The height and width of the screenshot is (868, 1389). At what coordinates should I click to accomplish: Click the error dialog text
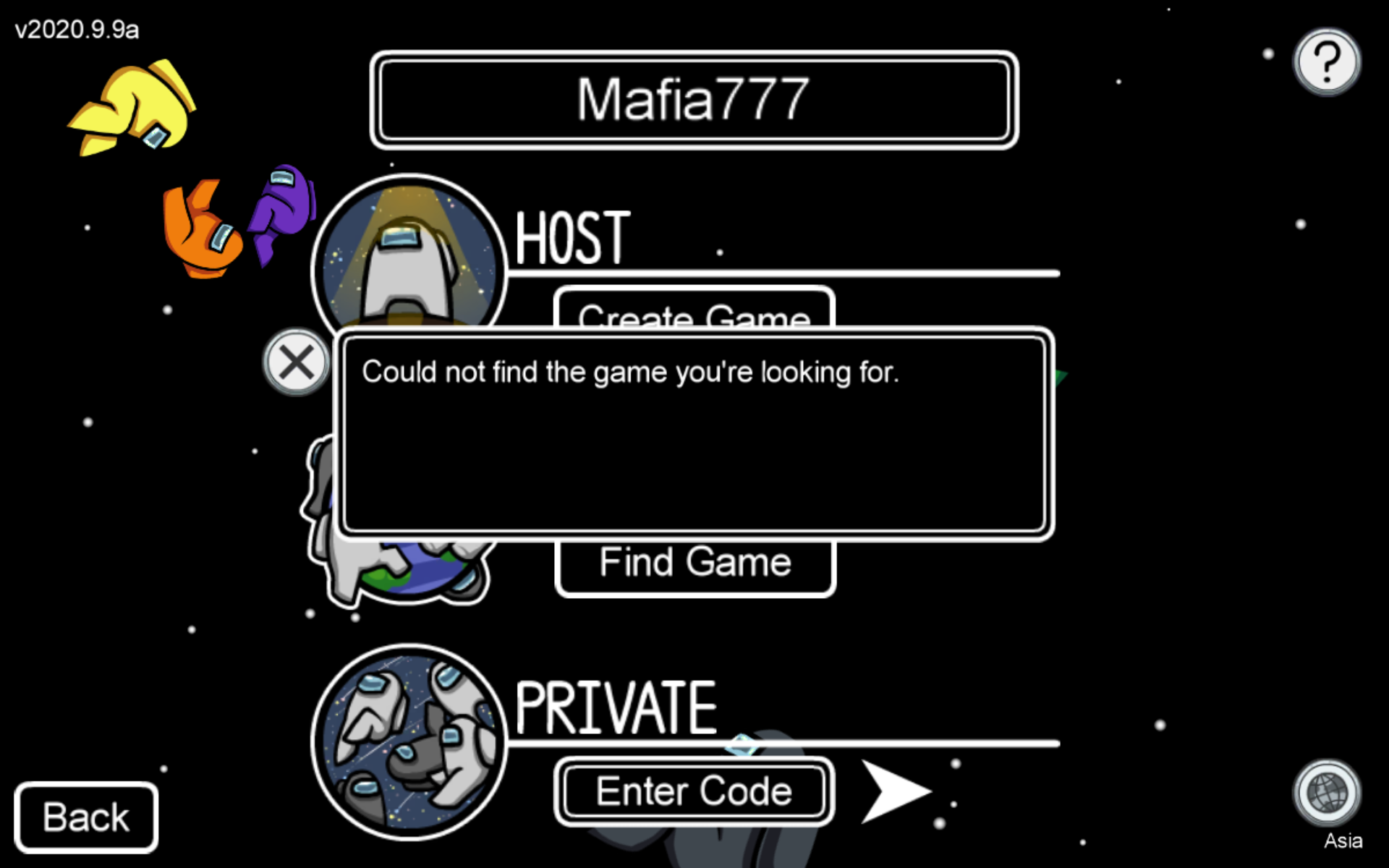632,371
